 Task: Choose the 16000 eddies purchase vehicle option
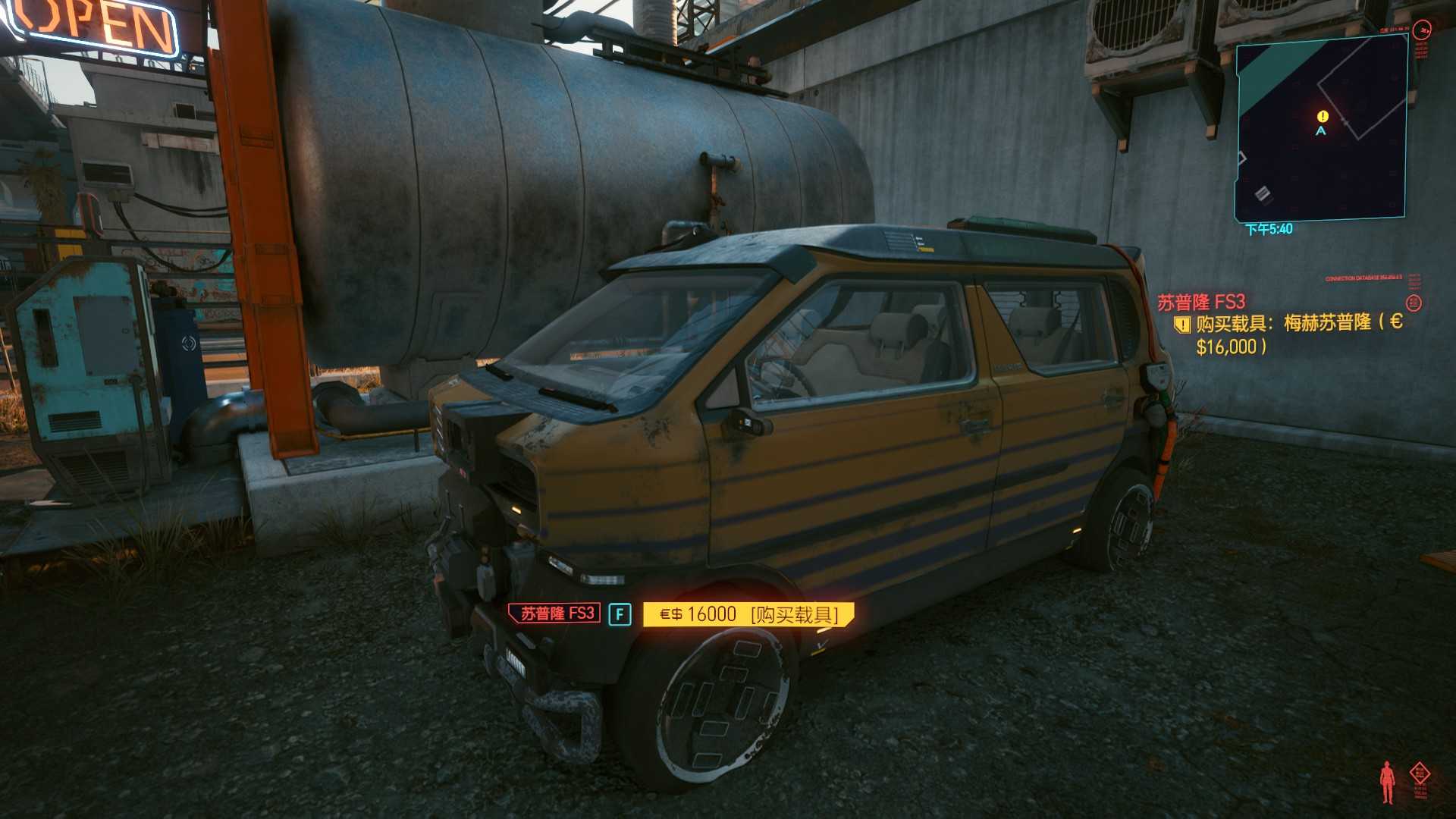coord(748,614)
